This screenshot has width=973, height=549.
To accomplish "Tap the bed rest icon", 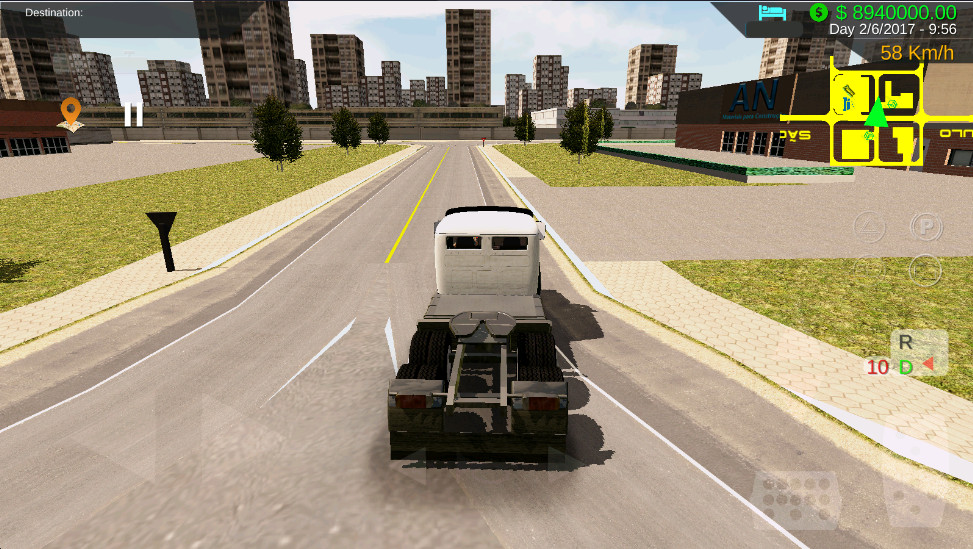I will tap(772, 13).
